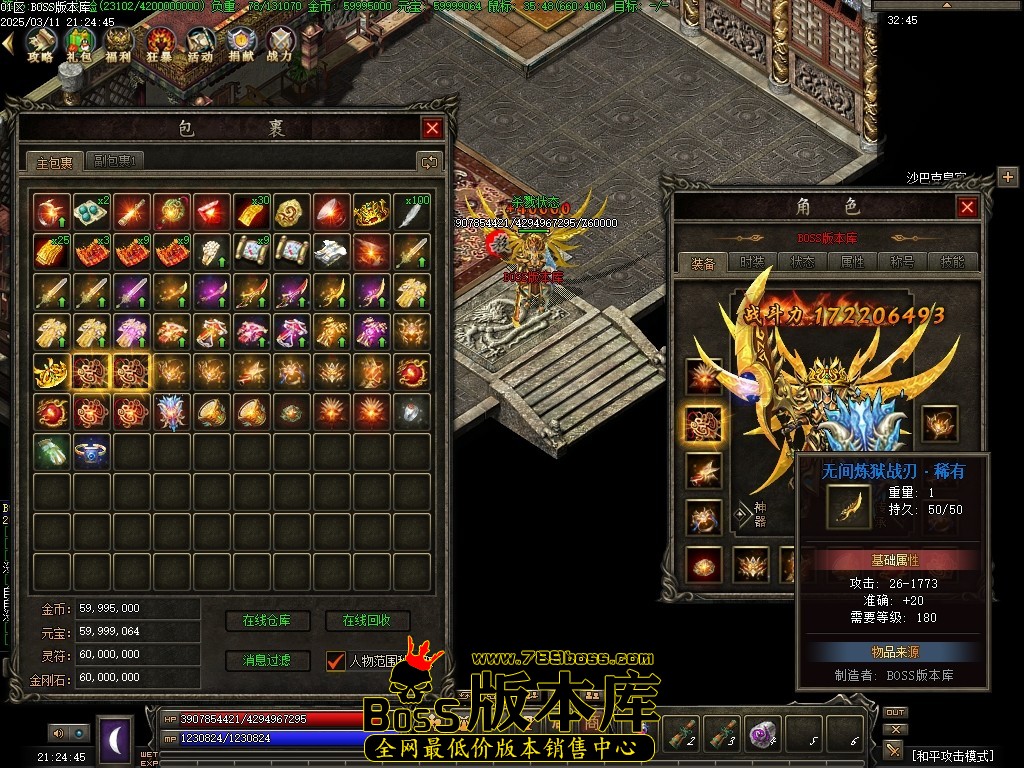Select the 称号 title tab
The height and width of the screenshot is (768, 1024).
(x=902, y=262)
